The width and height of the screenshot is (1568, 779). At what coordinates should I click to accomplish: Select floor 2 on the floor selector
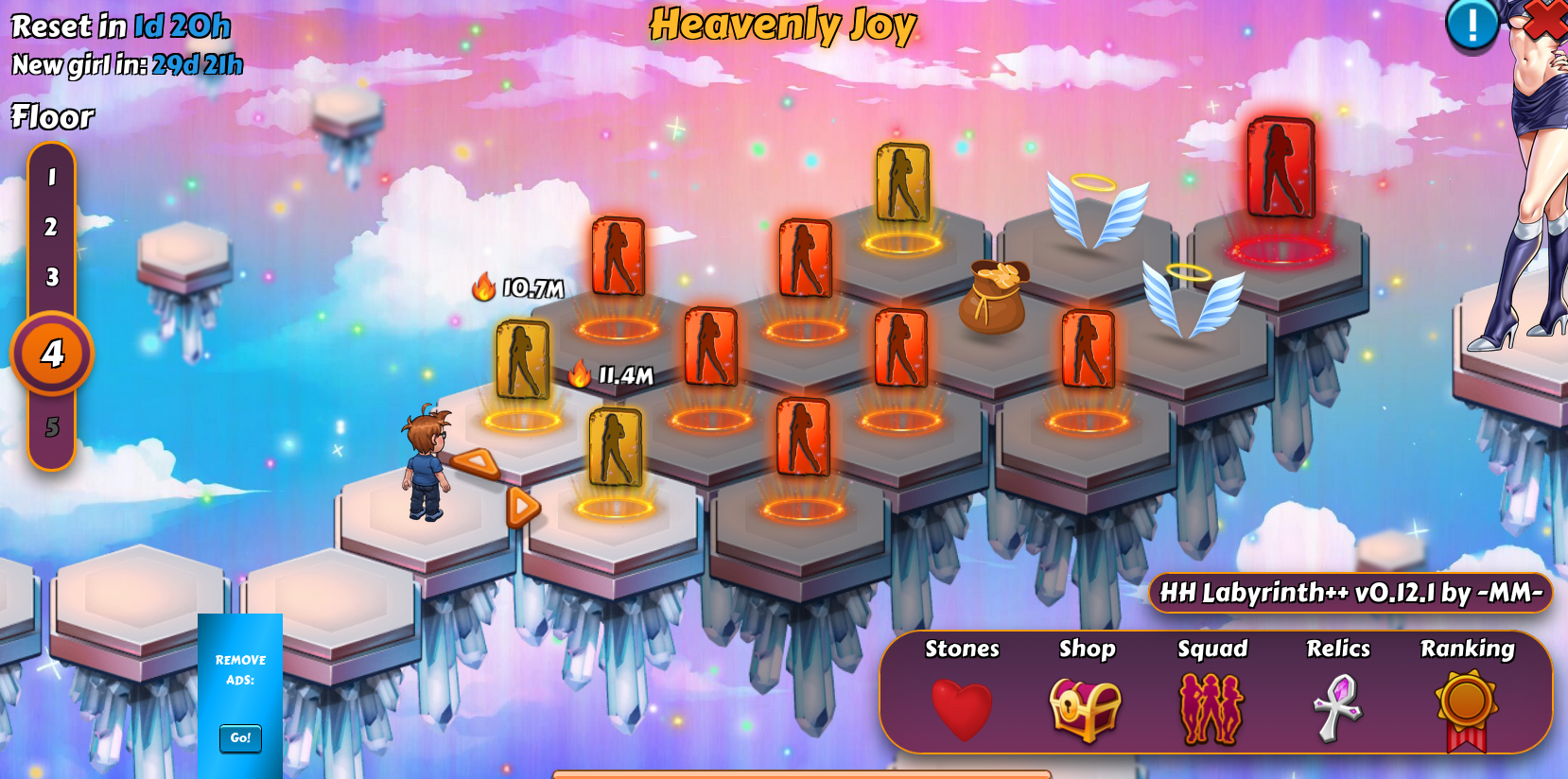click(x=51, y=227)
